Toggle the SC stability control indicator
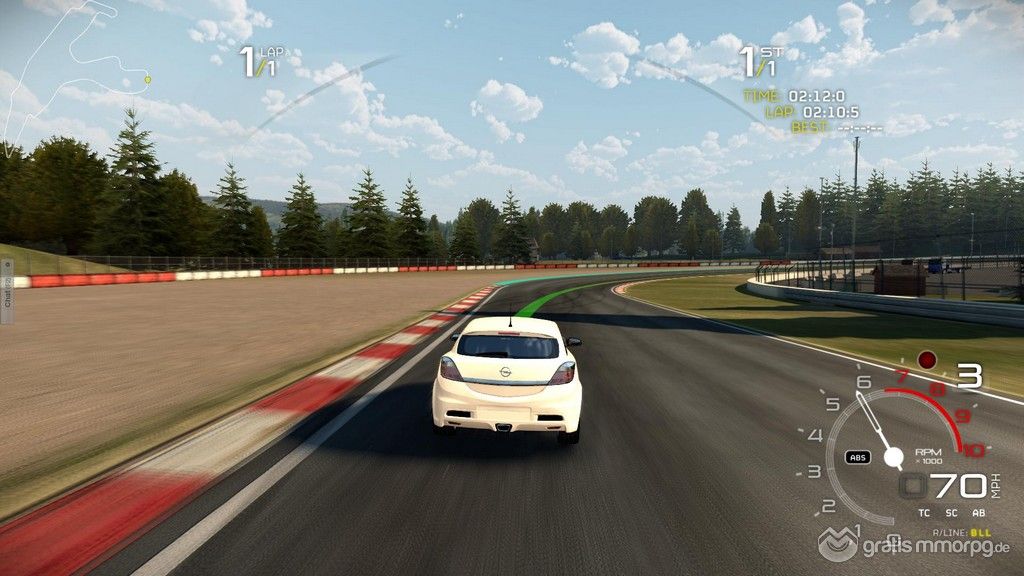The width and height of the screenshot is (1024, 576). point(951,513)
